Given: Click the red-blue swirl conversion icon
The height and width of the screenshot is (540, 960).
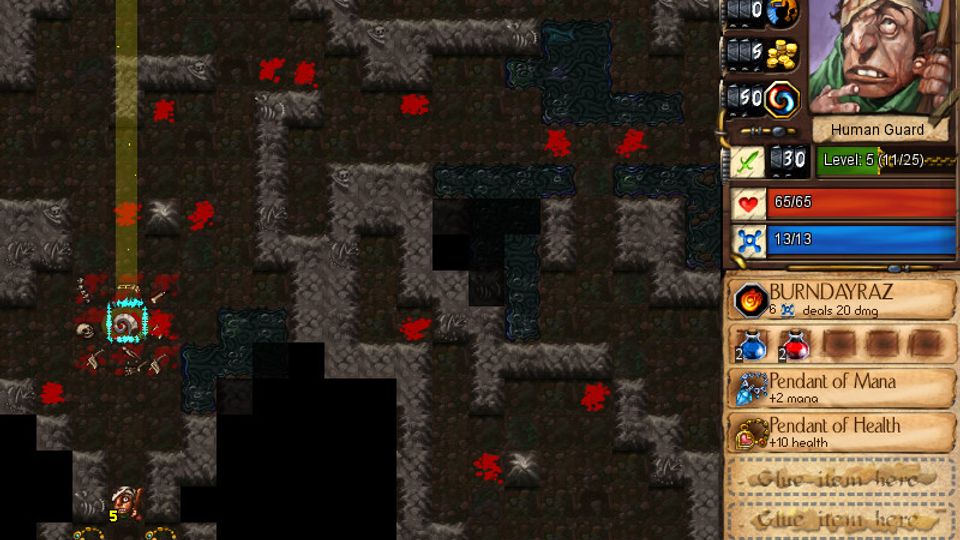Looking at the screenshot, I should coord(783,98).
